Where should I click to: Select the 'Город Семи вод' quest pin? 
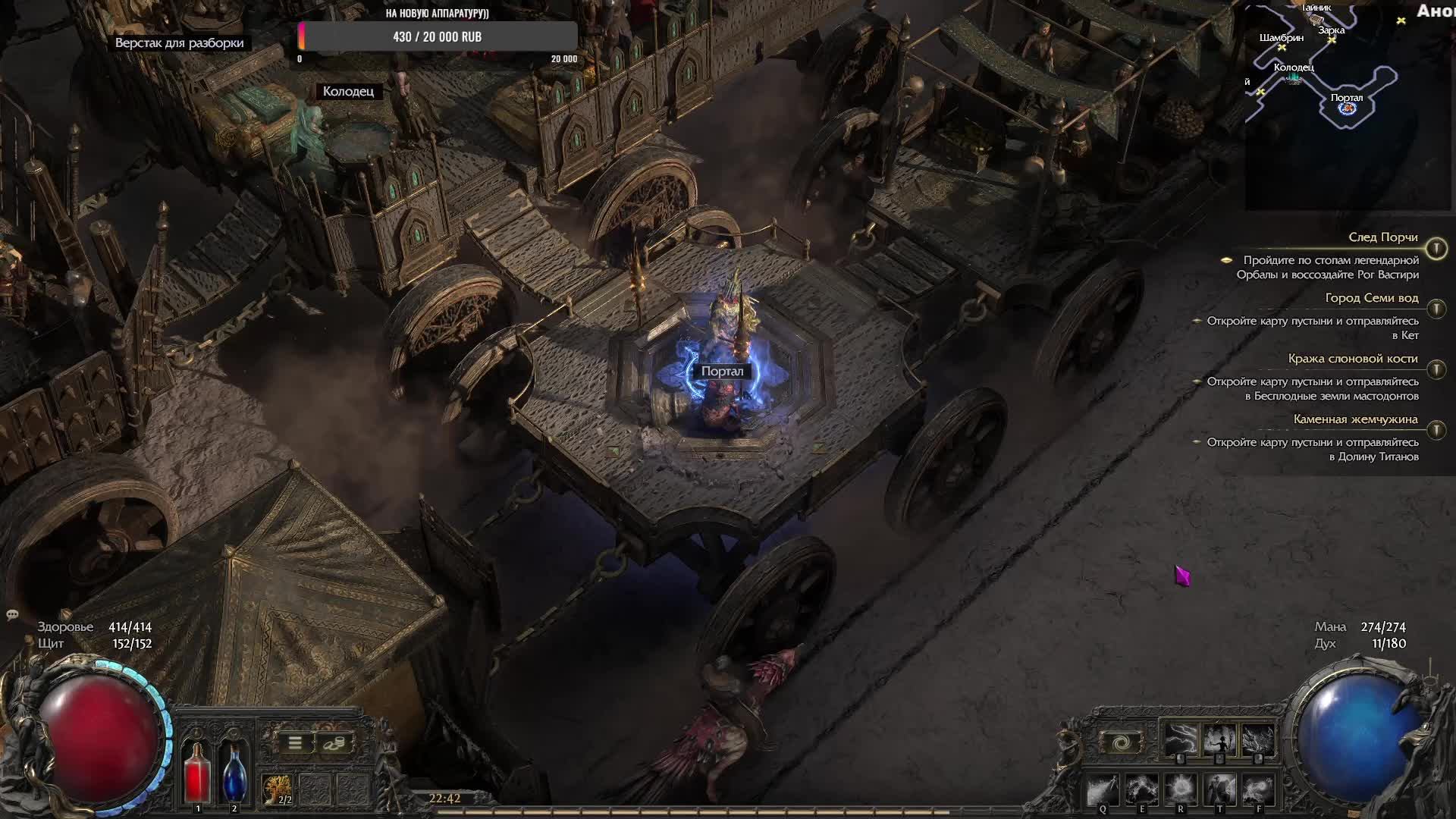1436,309
